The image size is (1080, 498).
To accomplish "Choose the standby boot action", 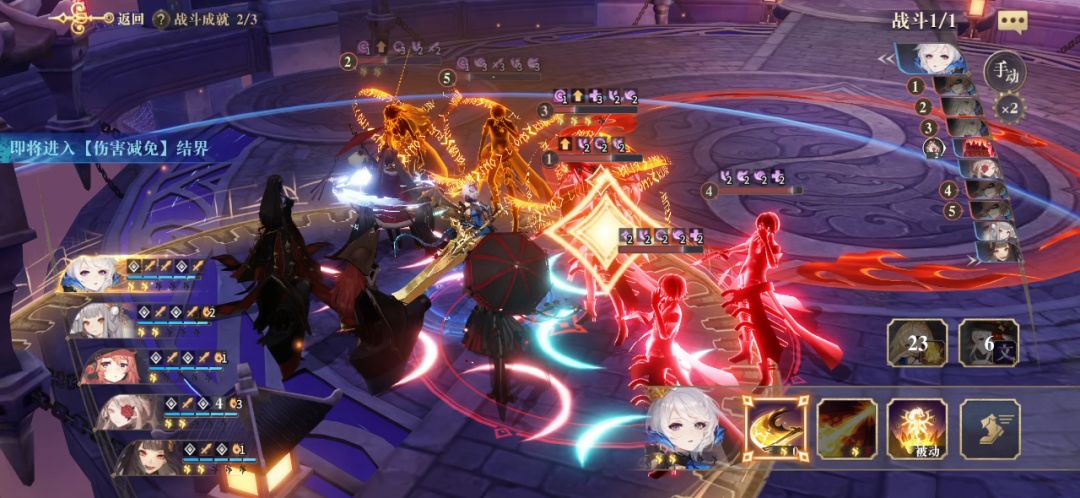I will 990,428.
